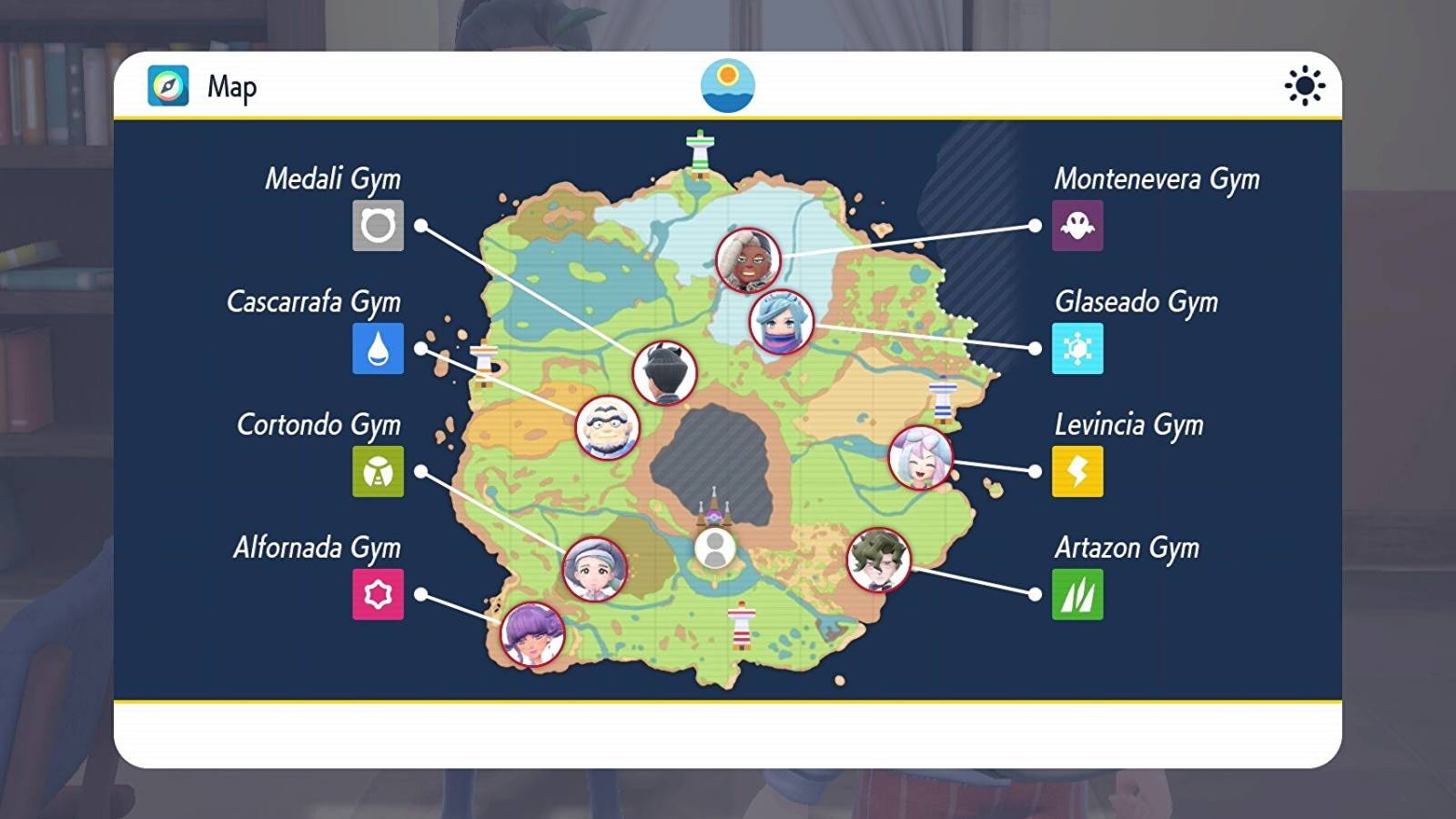Open the Map compass icon in the header

167,86
